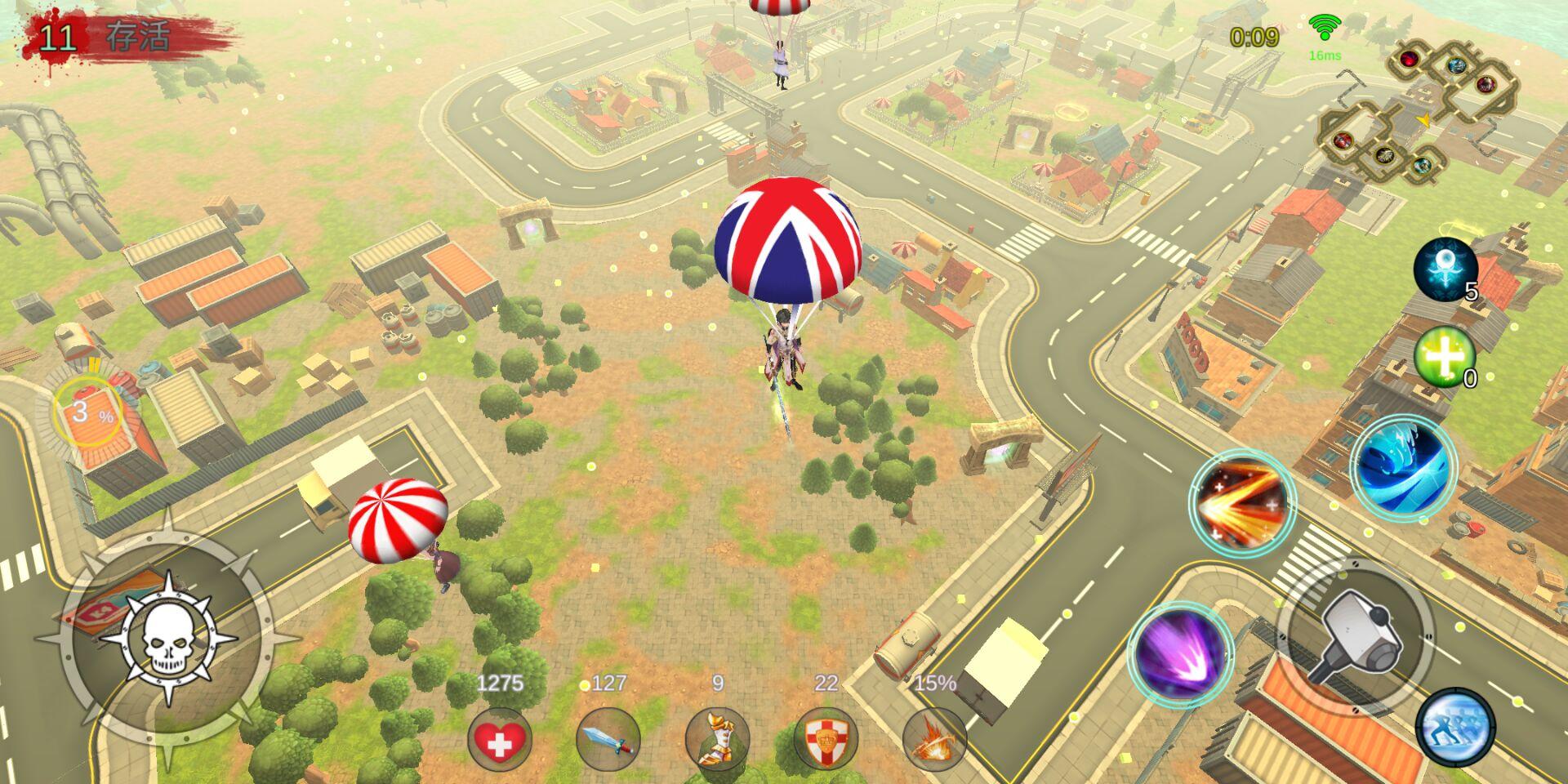Tap the armor icon showing 9
The image size is (1568, 784).
click(x=716, y=737)
